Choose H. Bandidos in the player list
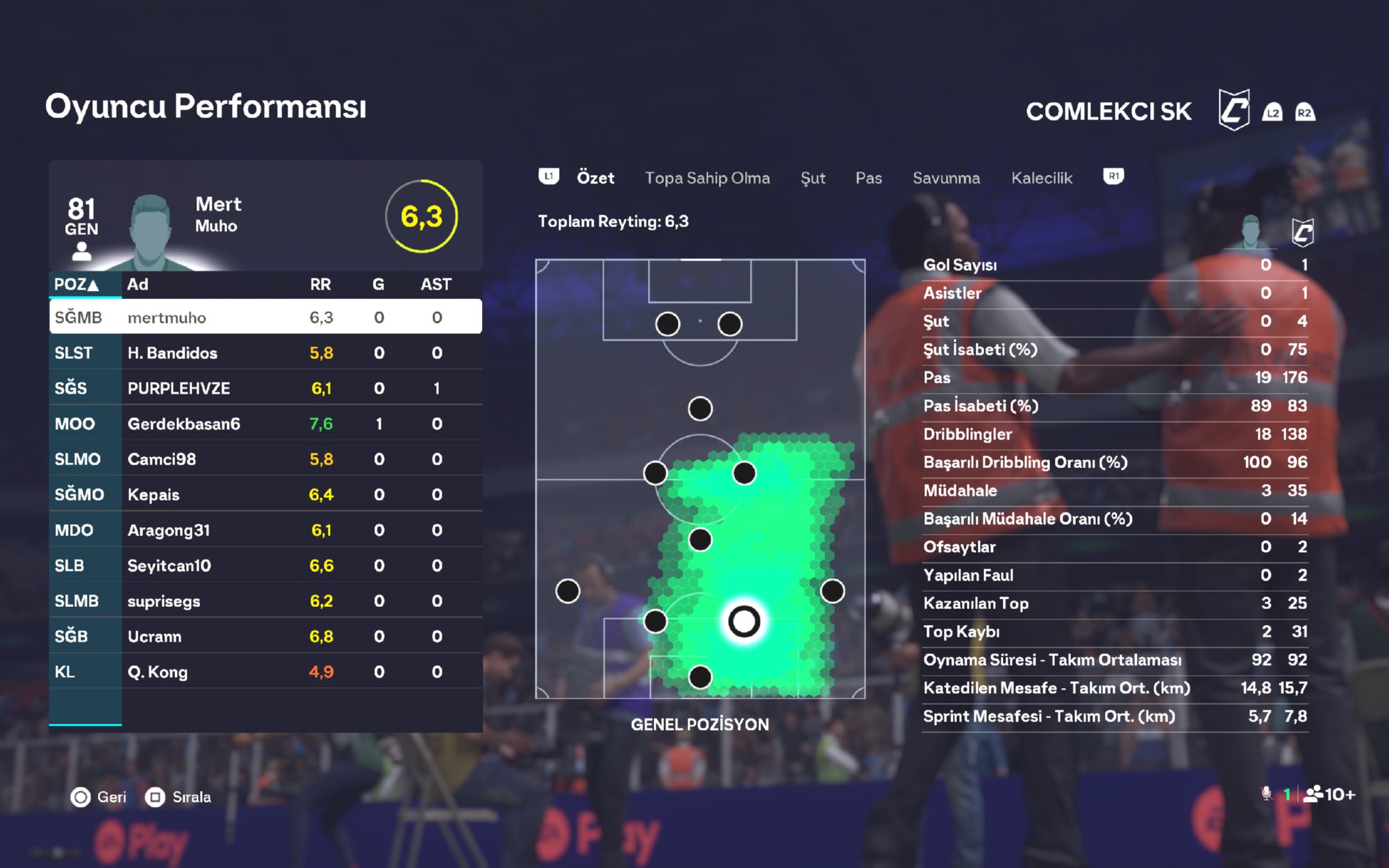The image size is (1389, 868). [x=265, y=353]
